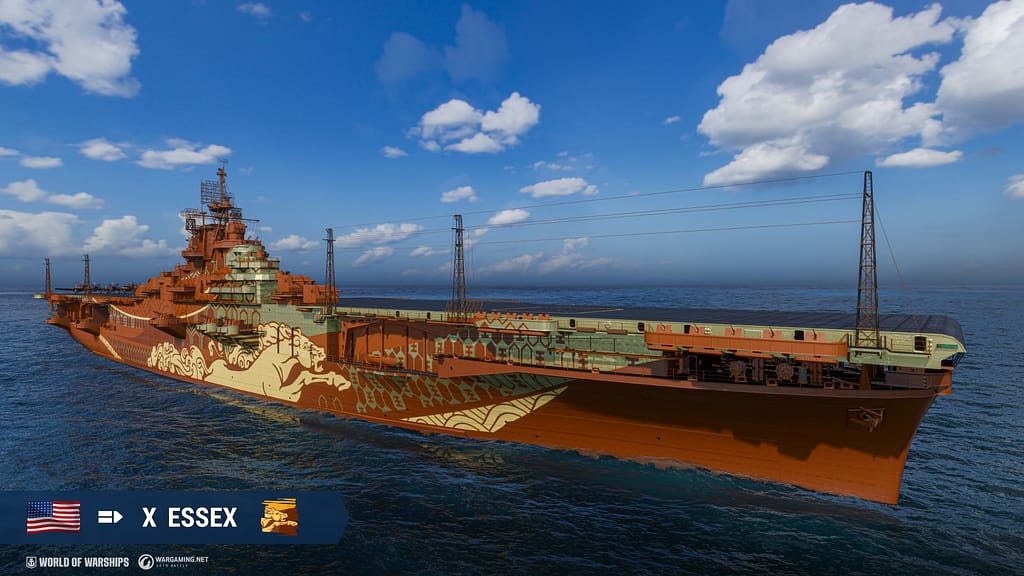Click the X Essex ship name
Screen dimensions: 1024x576
tap(190, 517)
